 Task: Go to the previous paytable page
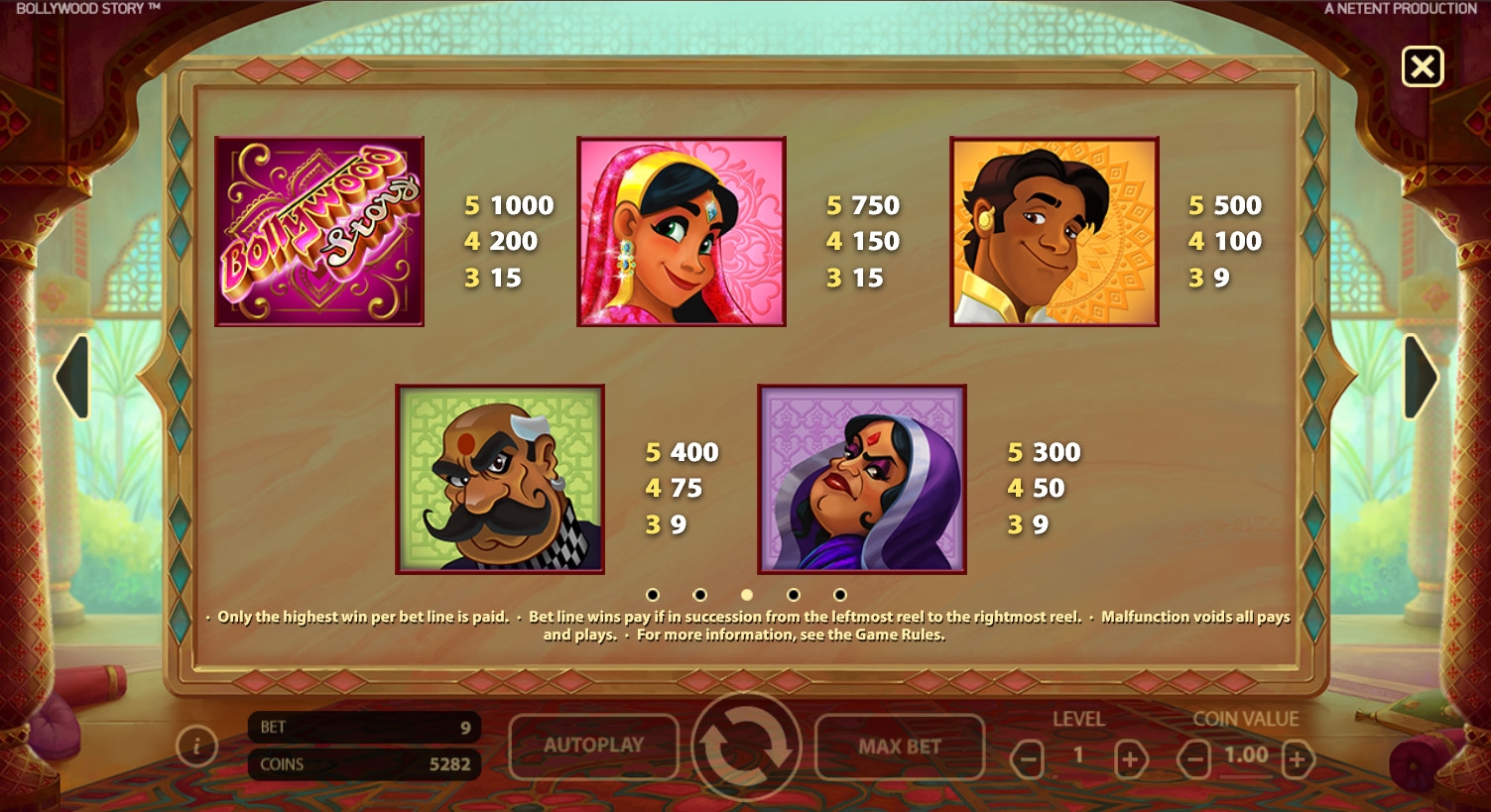73,377
